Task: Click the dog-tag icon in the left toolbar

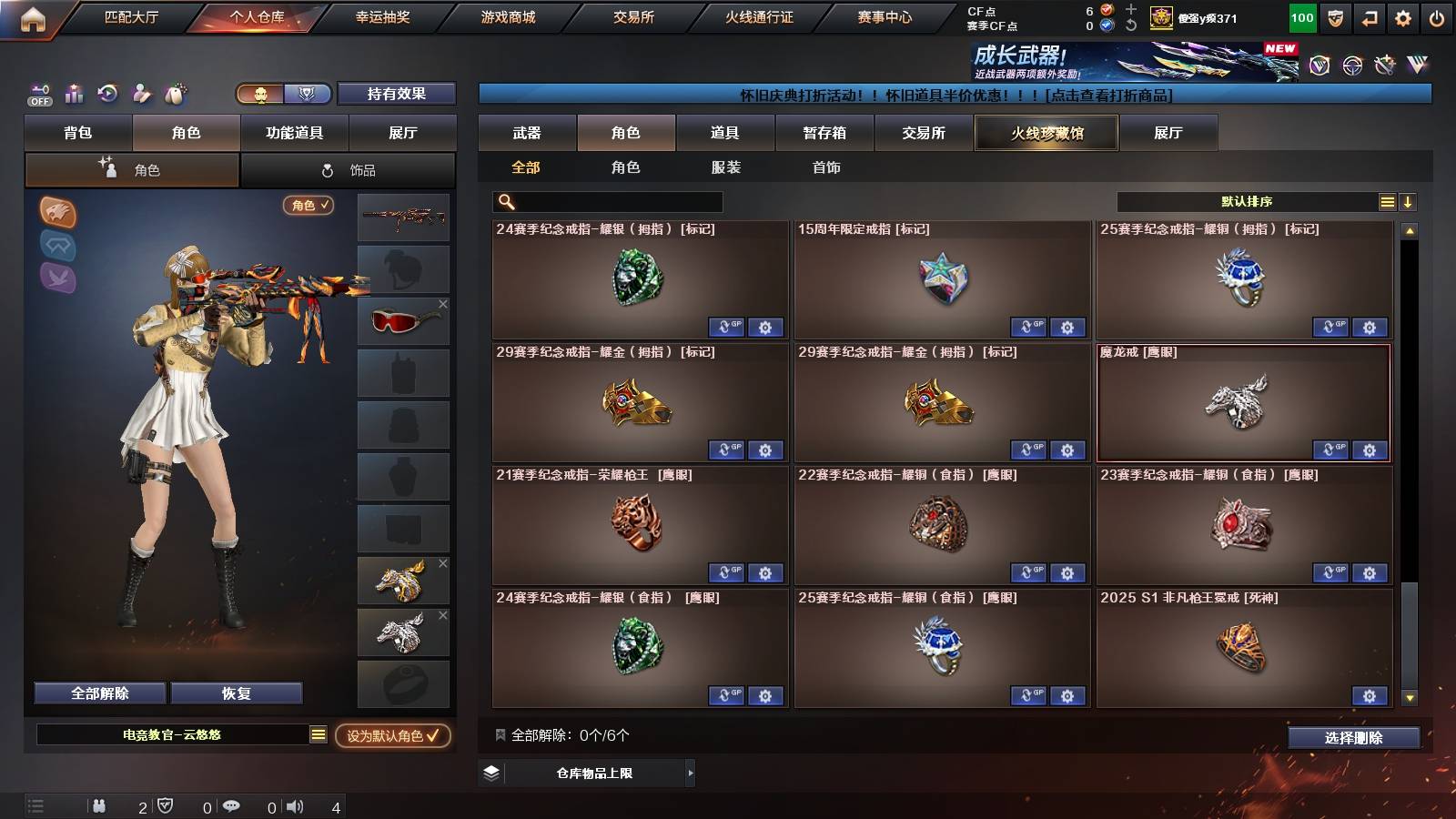Action: 175,93
